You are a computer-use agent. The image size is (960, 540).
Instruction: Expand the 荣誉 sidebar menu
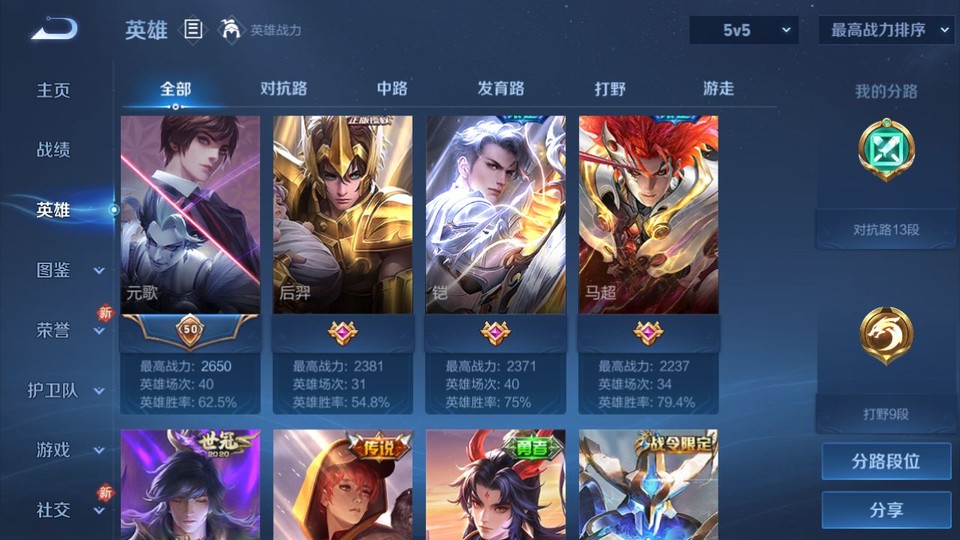coord(68,330)
